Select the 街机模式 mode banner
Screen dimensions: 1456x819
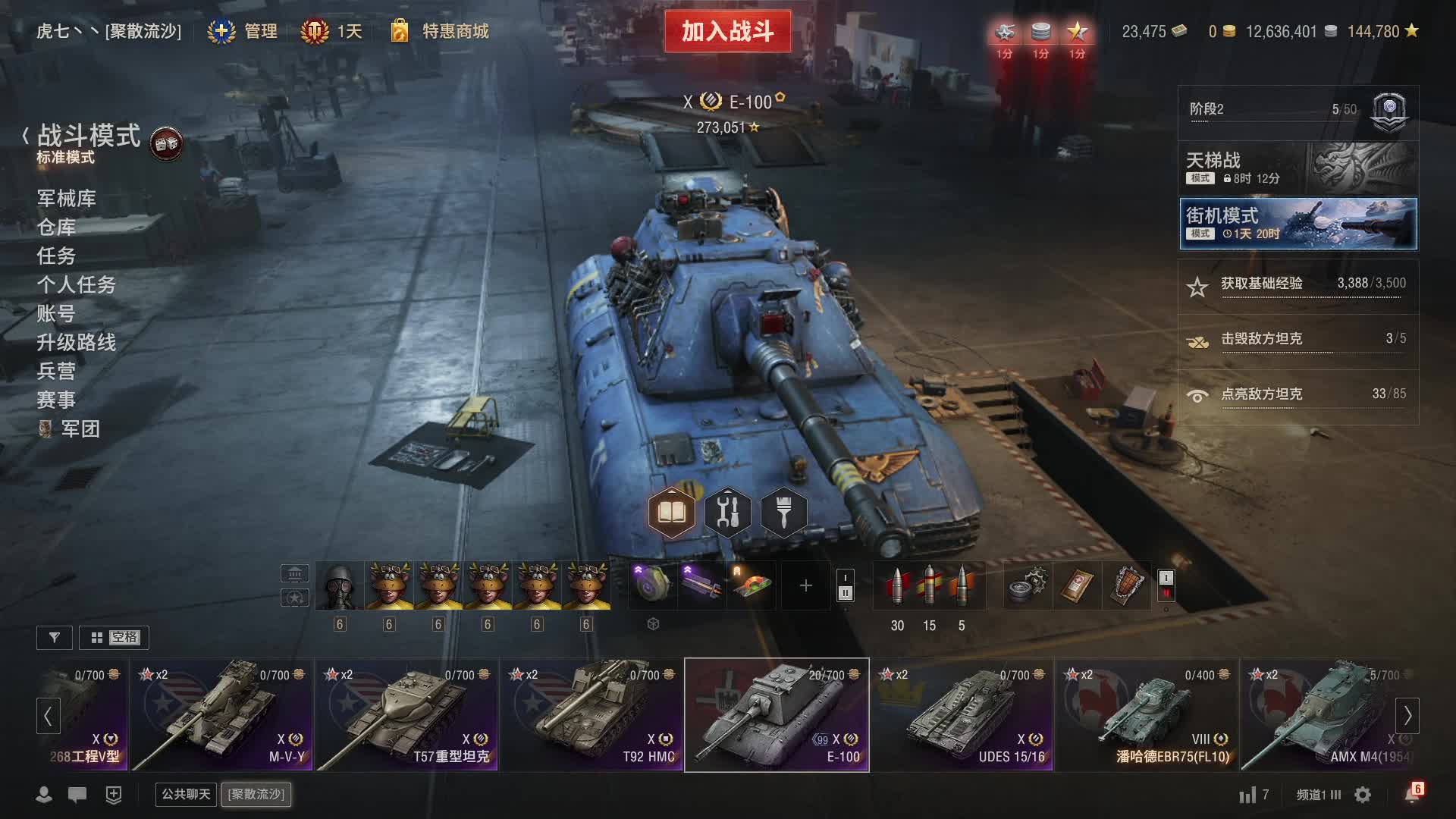point(1298,224)
